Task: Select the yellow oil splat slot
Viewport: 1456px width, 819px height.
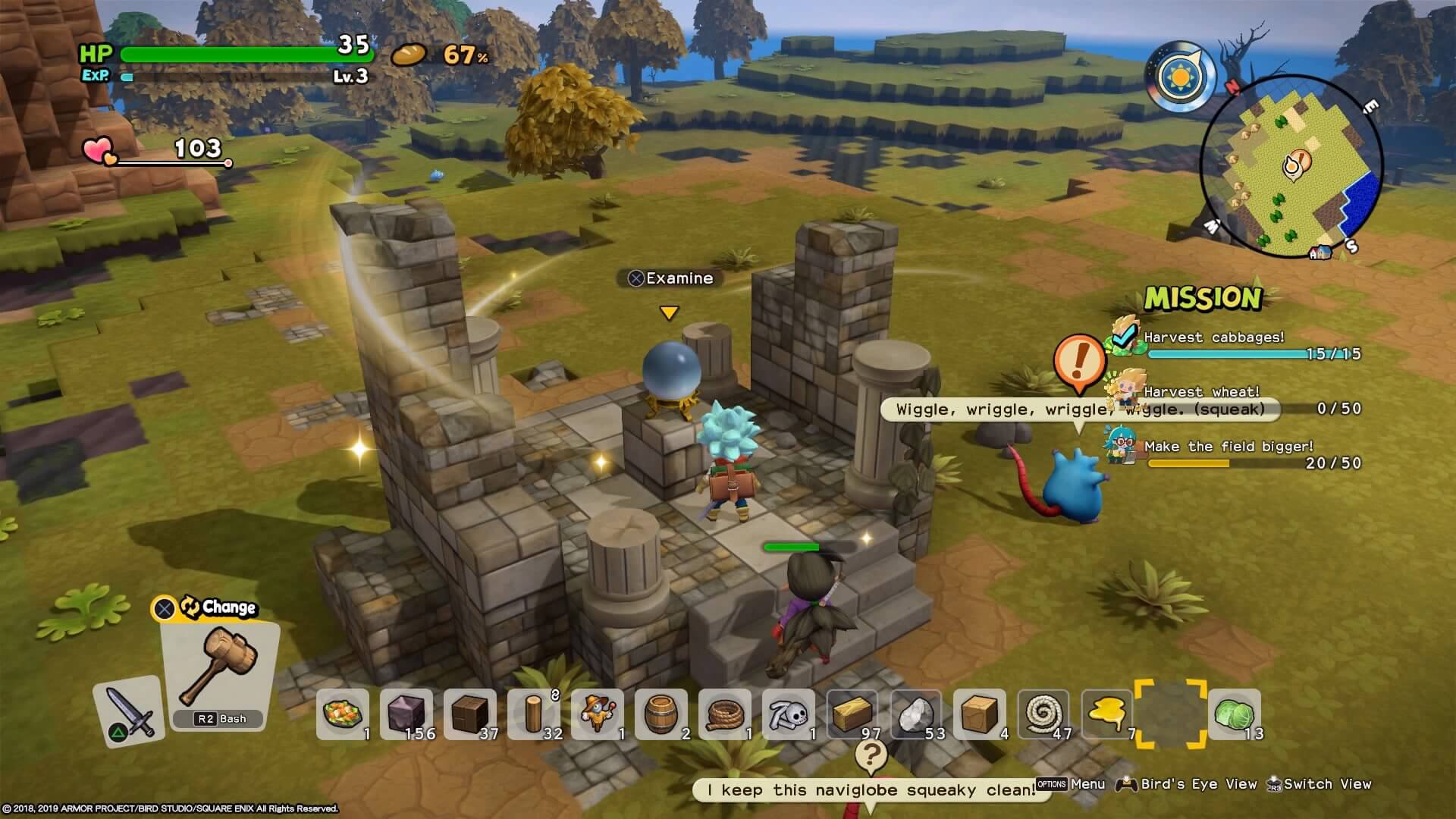Action: [x=1107, y=714]
